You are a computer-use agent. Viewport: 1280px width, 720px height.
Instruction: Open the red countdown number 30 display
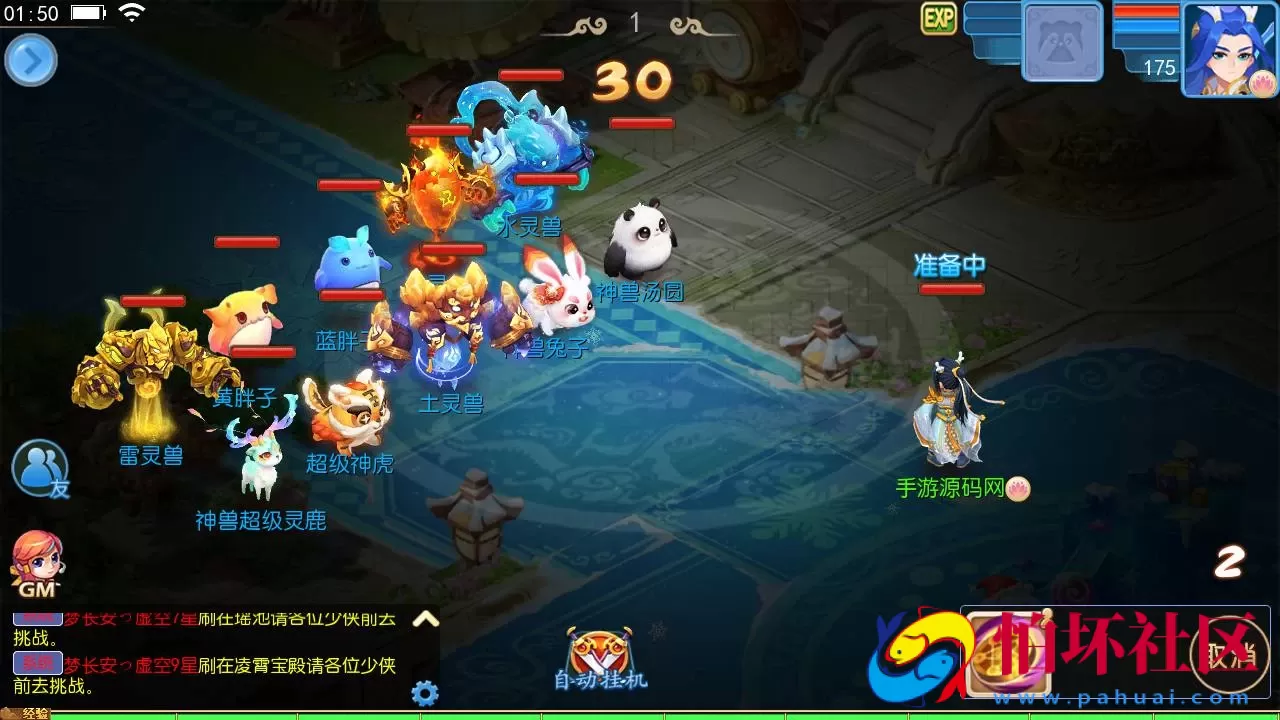point(631,81)
